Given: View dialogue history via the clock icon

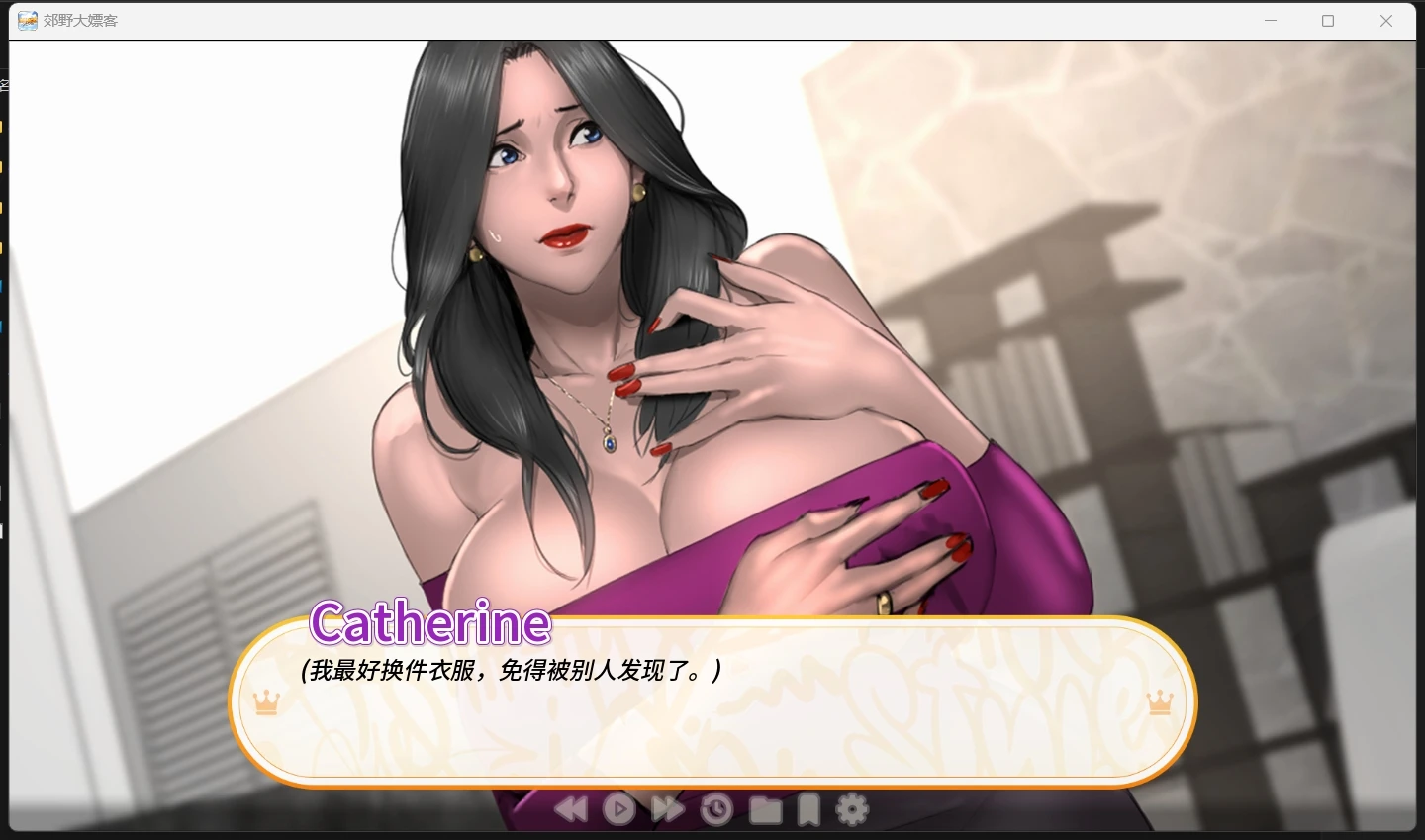Looking at the screenshot, I should [715, 808].
